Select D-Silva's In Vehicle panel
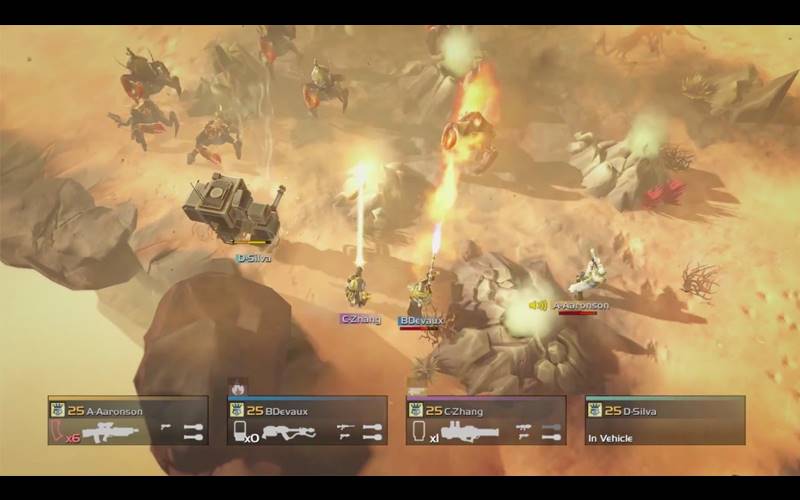Image resolution: width=800 pixels, height=500 pixels. pyautogui.click(x=665, y=421)
